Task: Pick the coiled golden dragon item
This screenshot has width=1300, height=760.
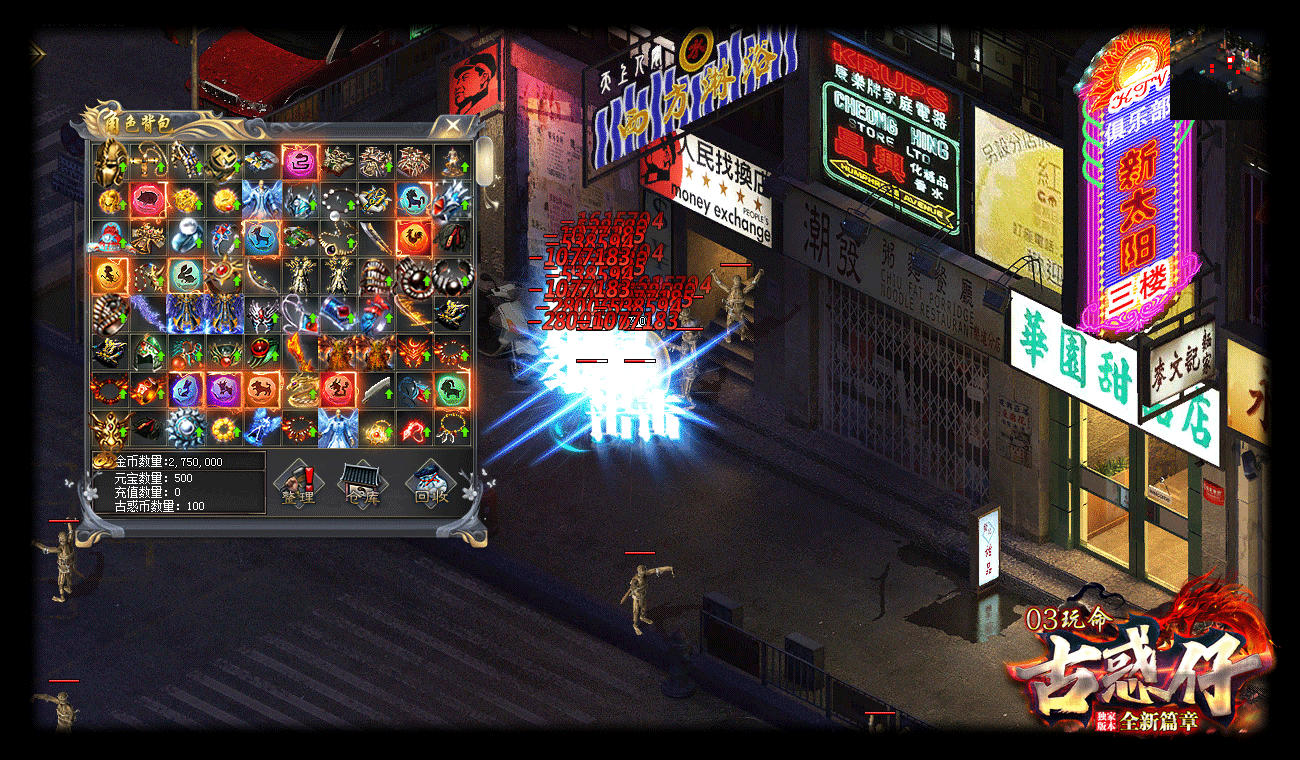Action: (299, 388)
